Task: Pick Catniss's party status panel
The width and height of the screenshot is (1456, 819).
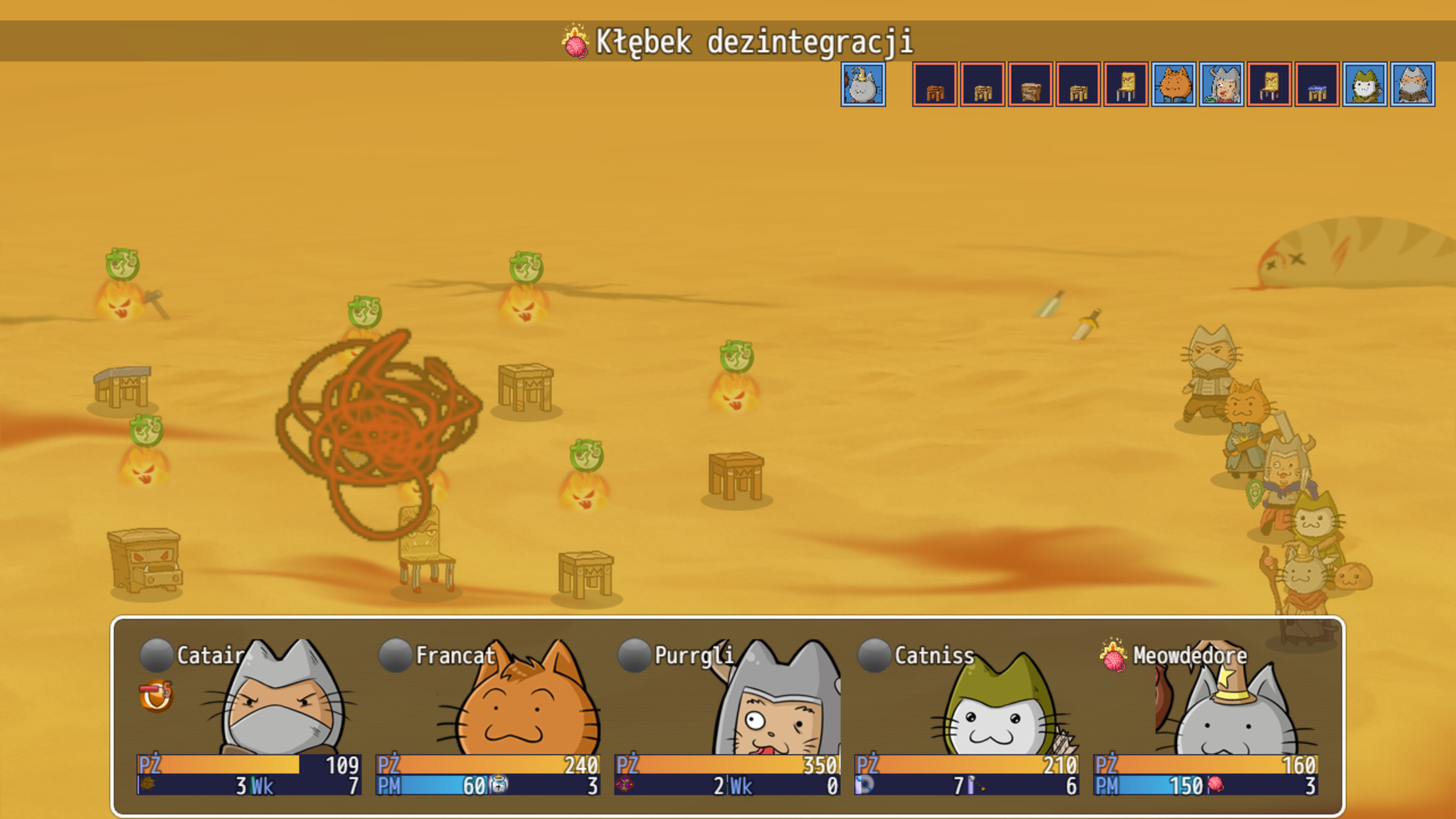Action: pyautogui.click(x=966, y=717)
